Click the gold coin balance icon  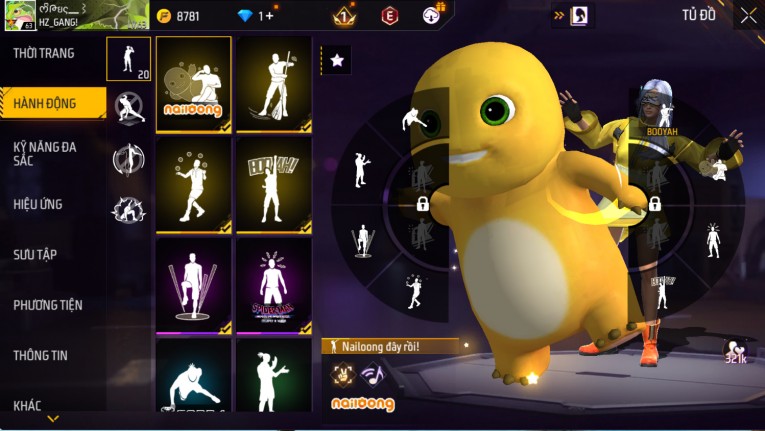tap(164, 16)
